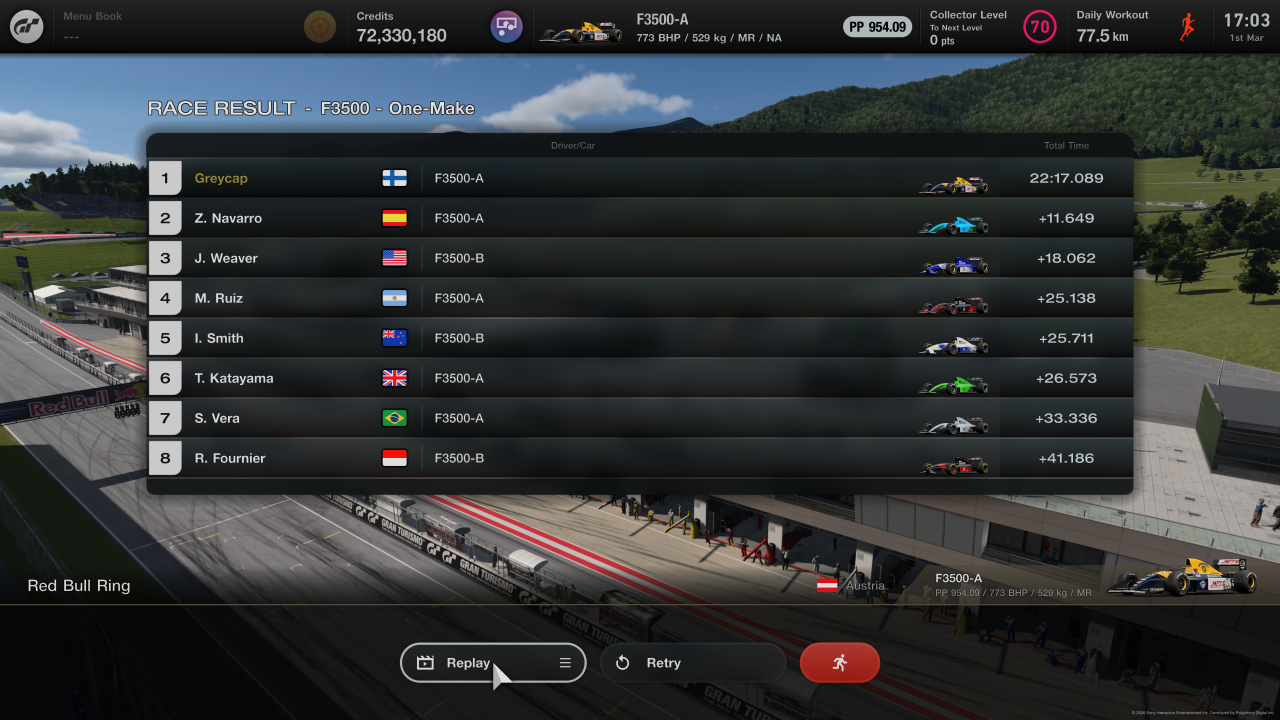This screenshot has height=720, width=1280.
Task: Click the Austrian flag near the track name
Action: pos(825,585)
